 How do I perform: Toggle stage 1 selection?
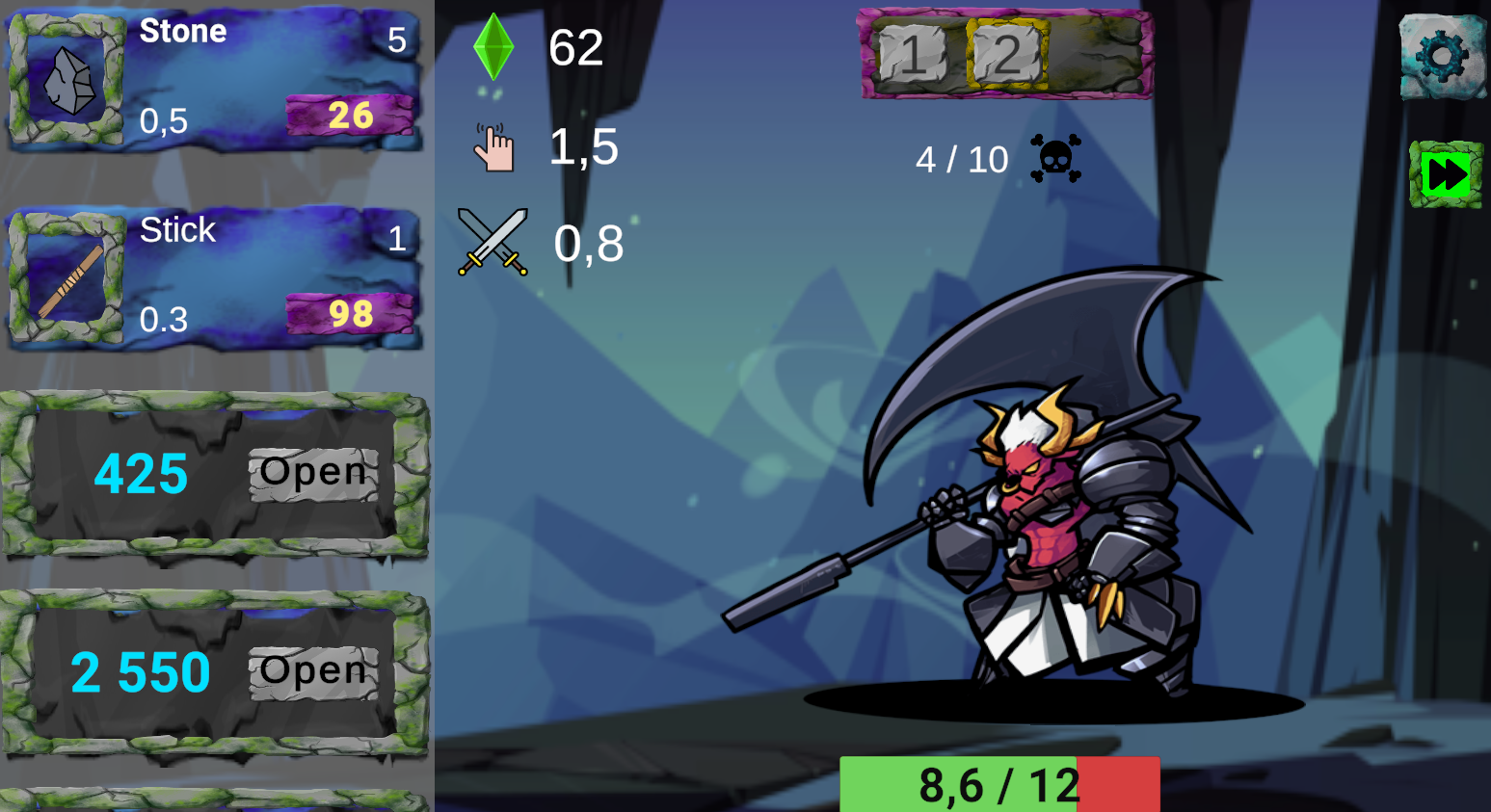pyautogui.click(x=910, y=56)
